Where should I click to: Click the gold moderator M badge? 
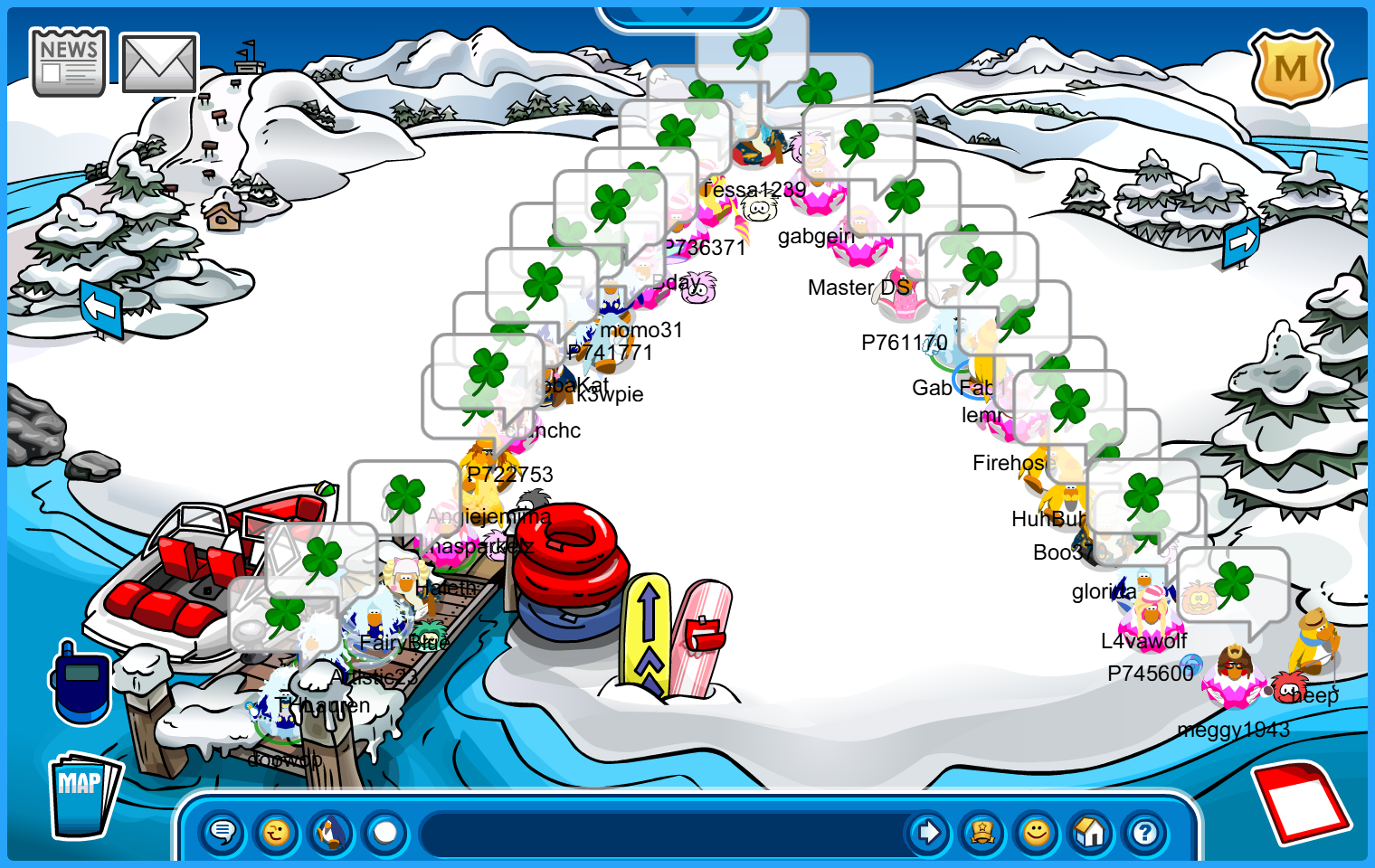(1290, 68)
